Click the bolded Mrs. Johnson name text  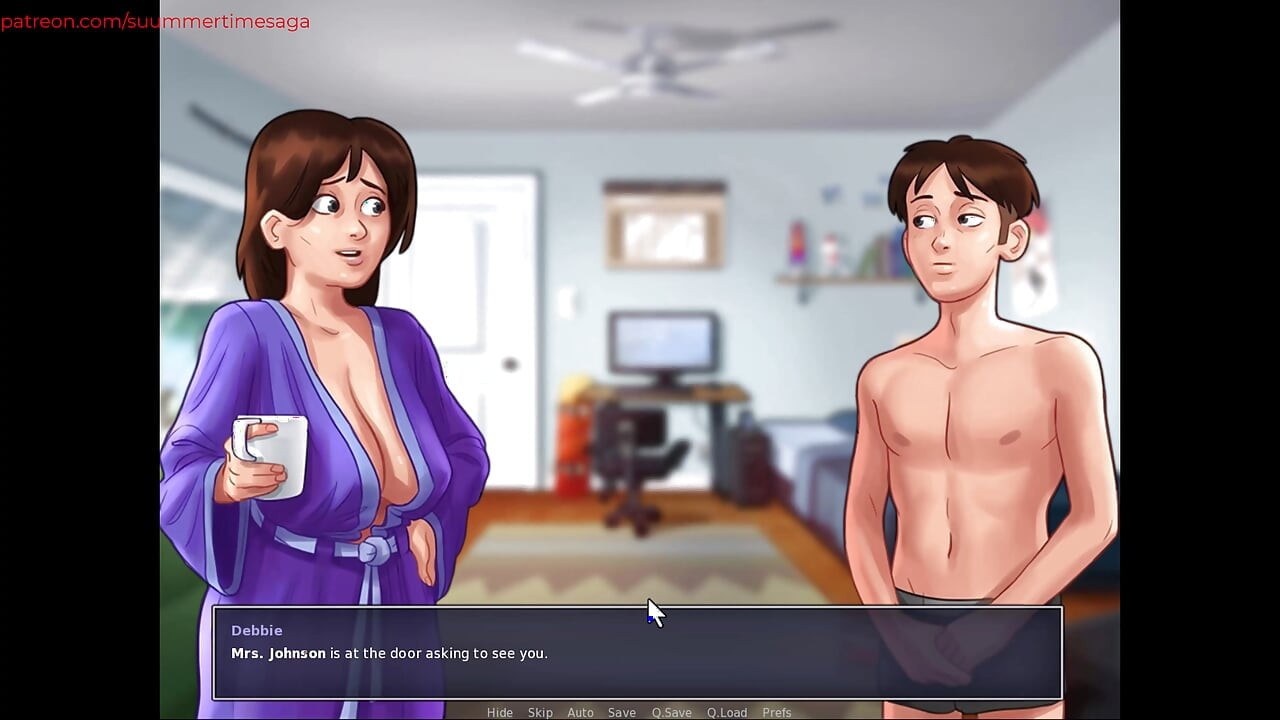pos(276,652)
